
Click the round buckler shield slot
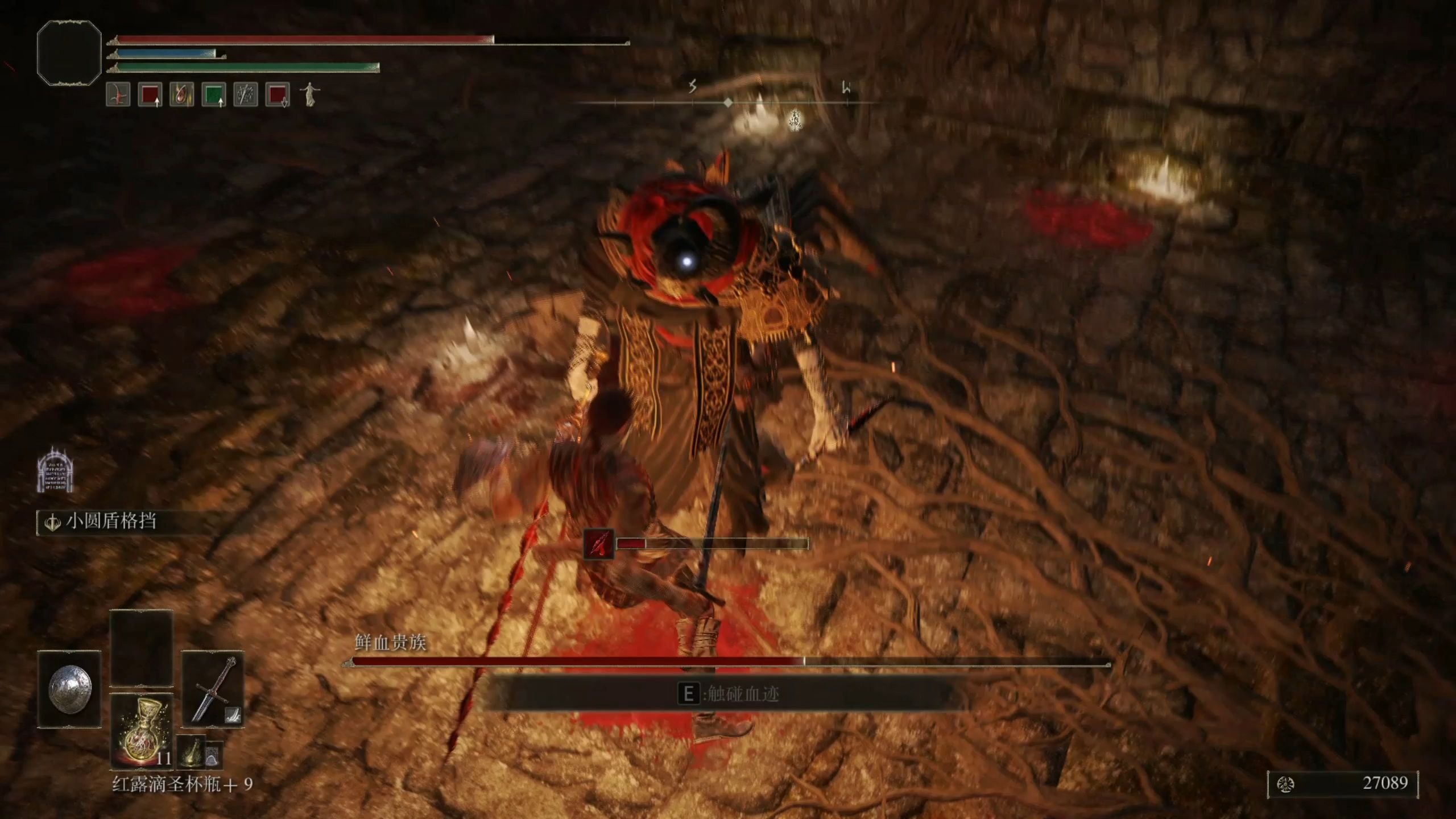(x=69, y=689)
